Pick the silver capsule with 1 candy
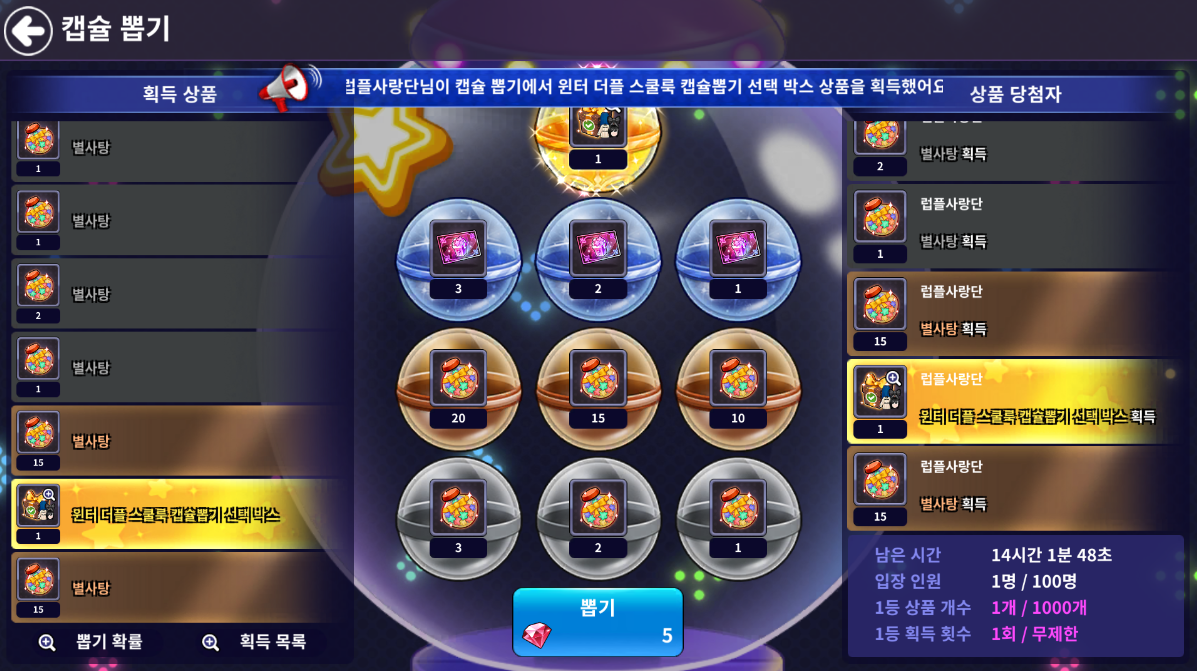 pyautogui.click(x=738, y=517)
